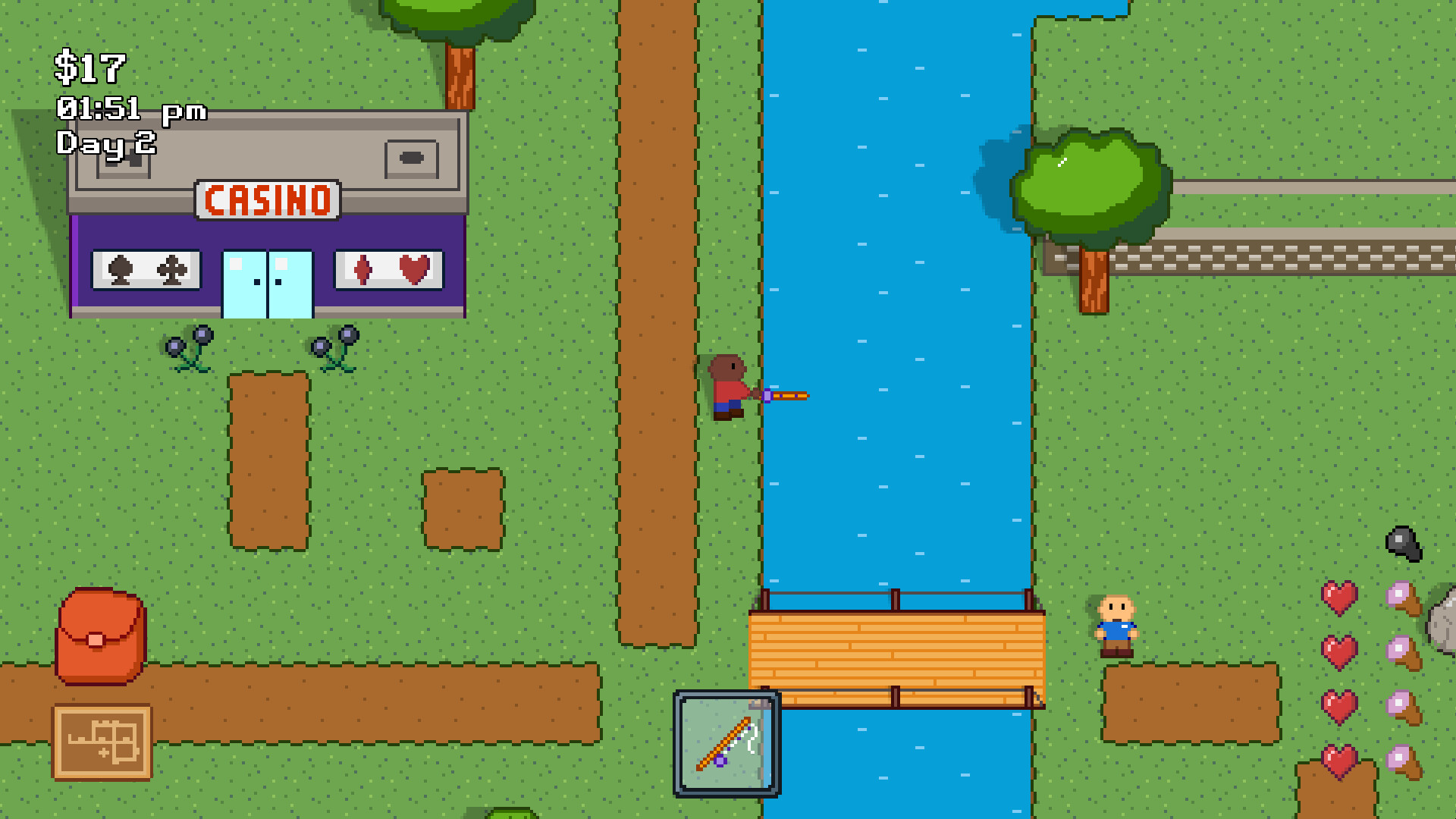Select the fishing rod in the item slot
The image size is (1456, 819).
tap(726, 743)
